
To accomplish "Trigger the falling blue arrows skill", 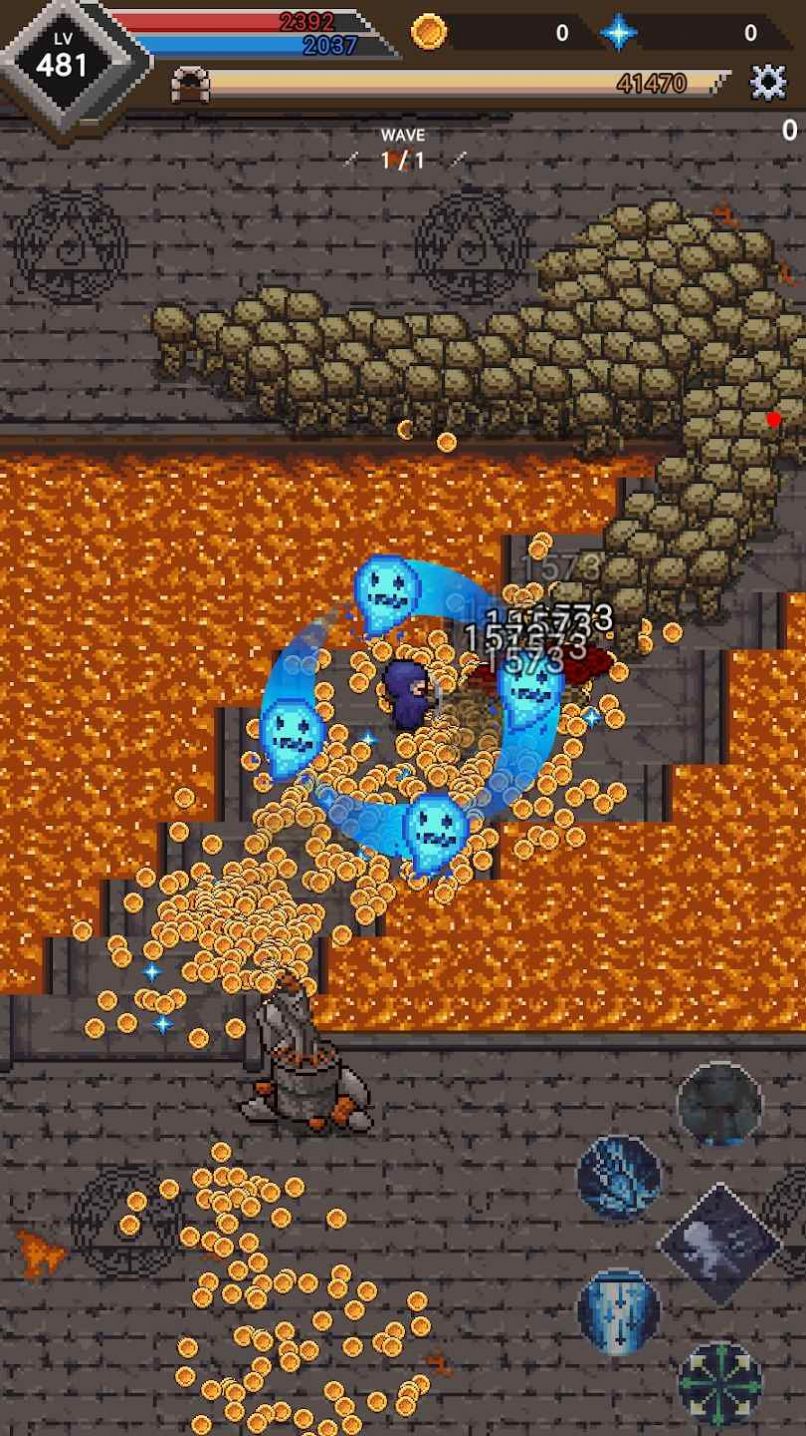I will [x=619, y=1310].
